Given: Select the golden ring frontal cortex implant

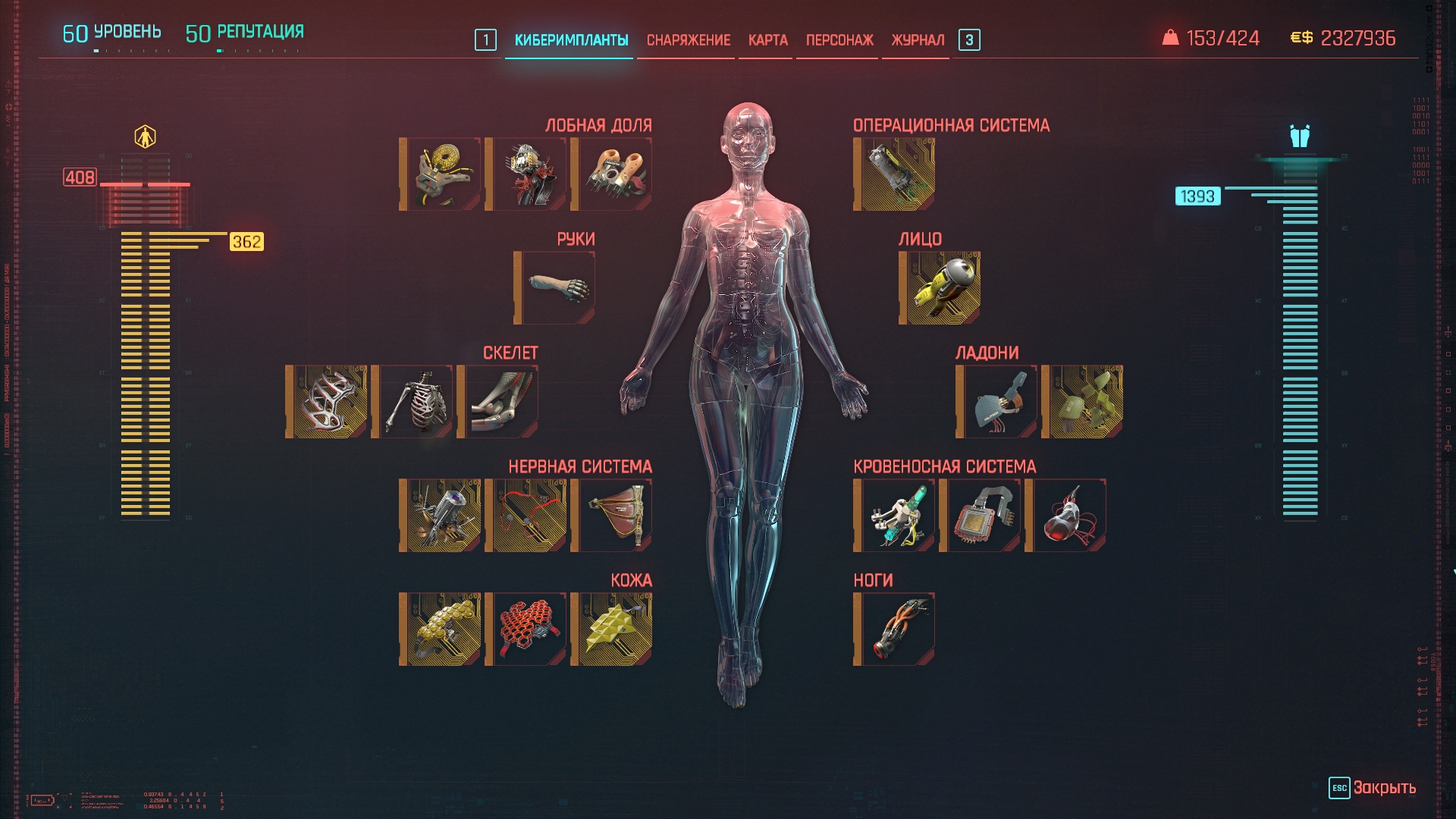Looking at the screenshot, I should click(x=441, y=174).
